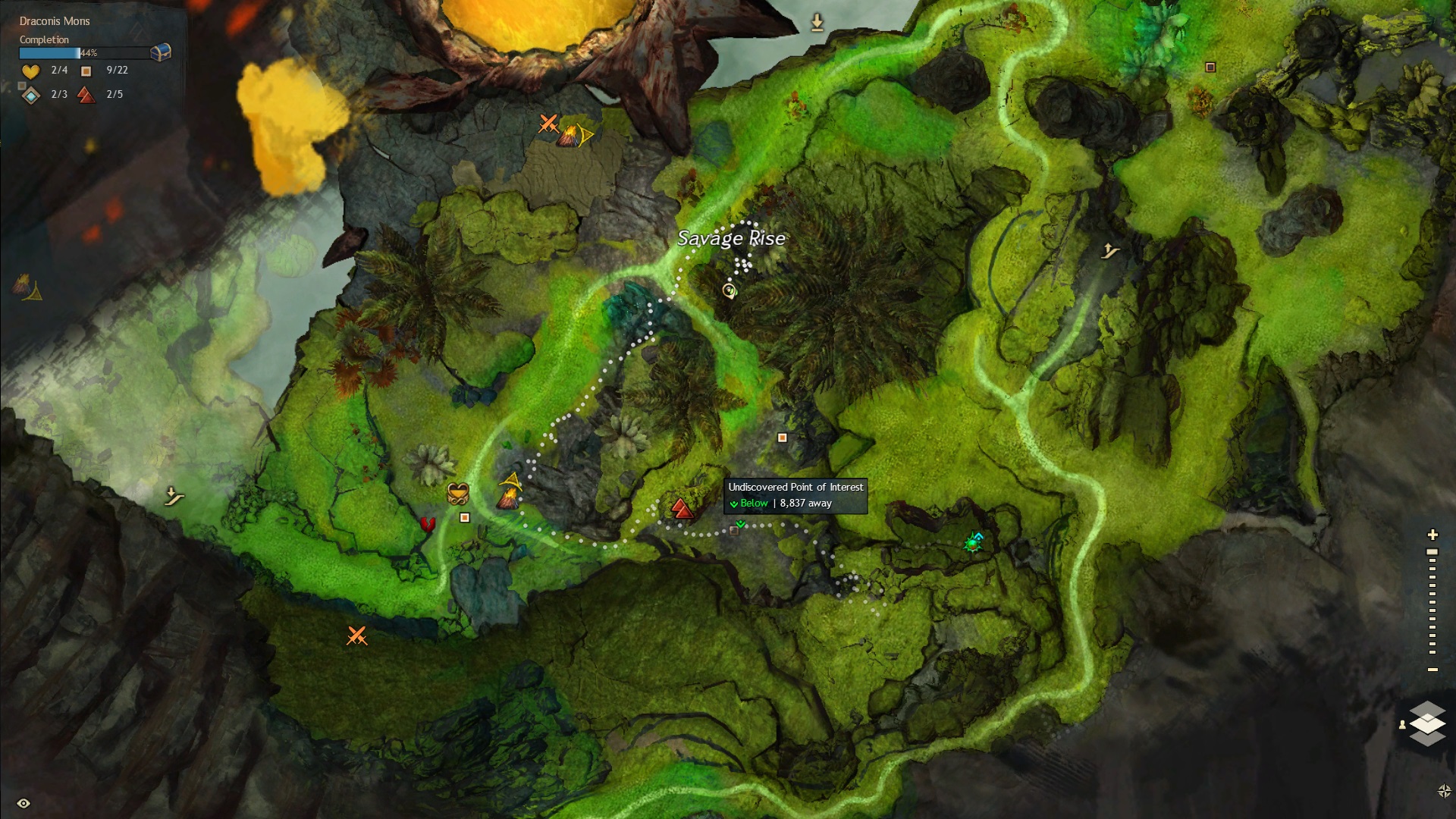This screenshot has height=819, width=1456.
Task: Click the zoom-in plus control
Action: 1434,533
